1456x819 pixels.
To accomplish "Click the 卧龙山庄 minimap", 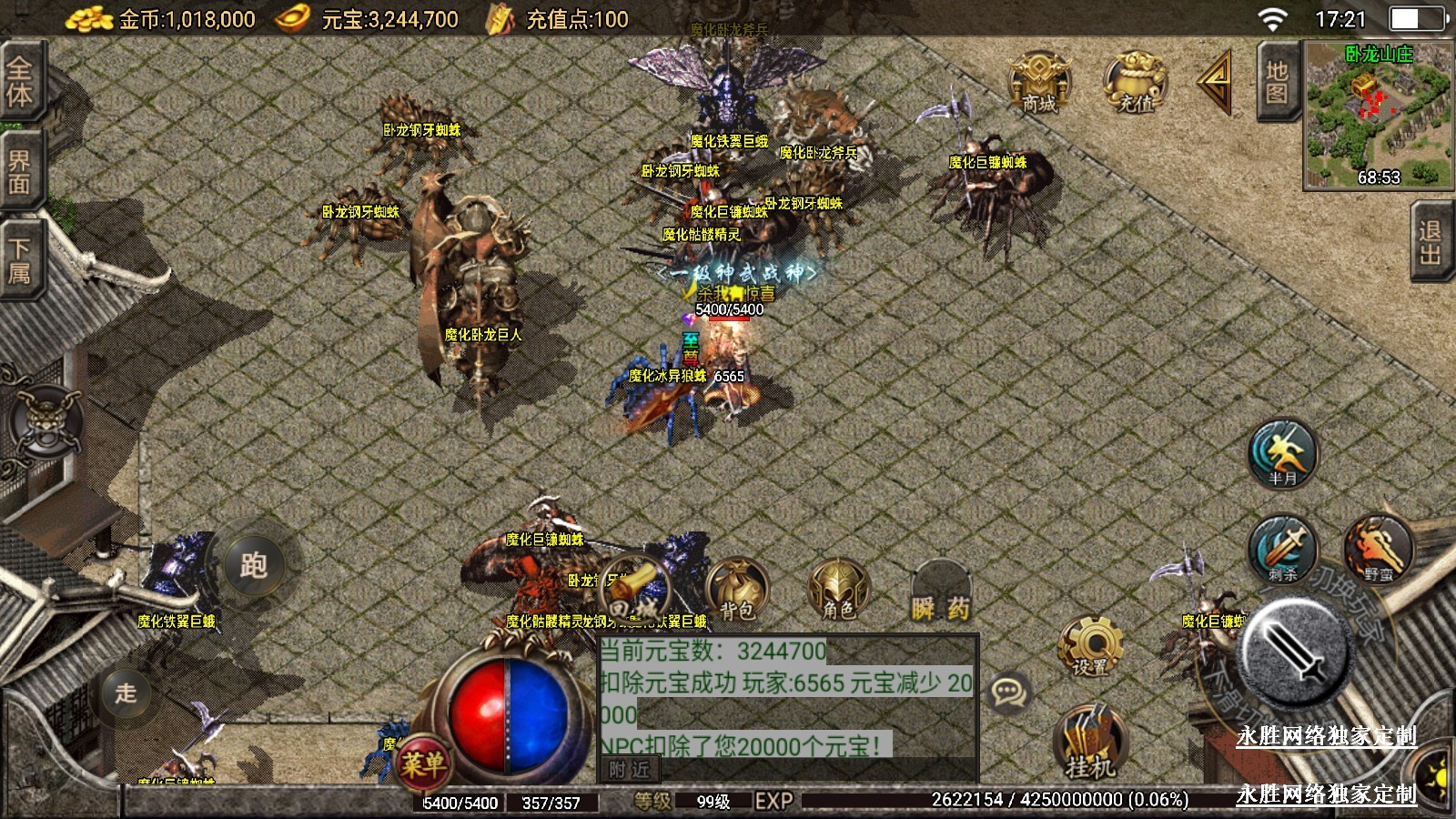I will pos(1378,116).
